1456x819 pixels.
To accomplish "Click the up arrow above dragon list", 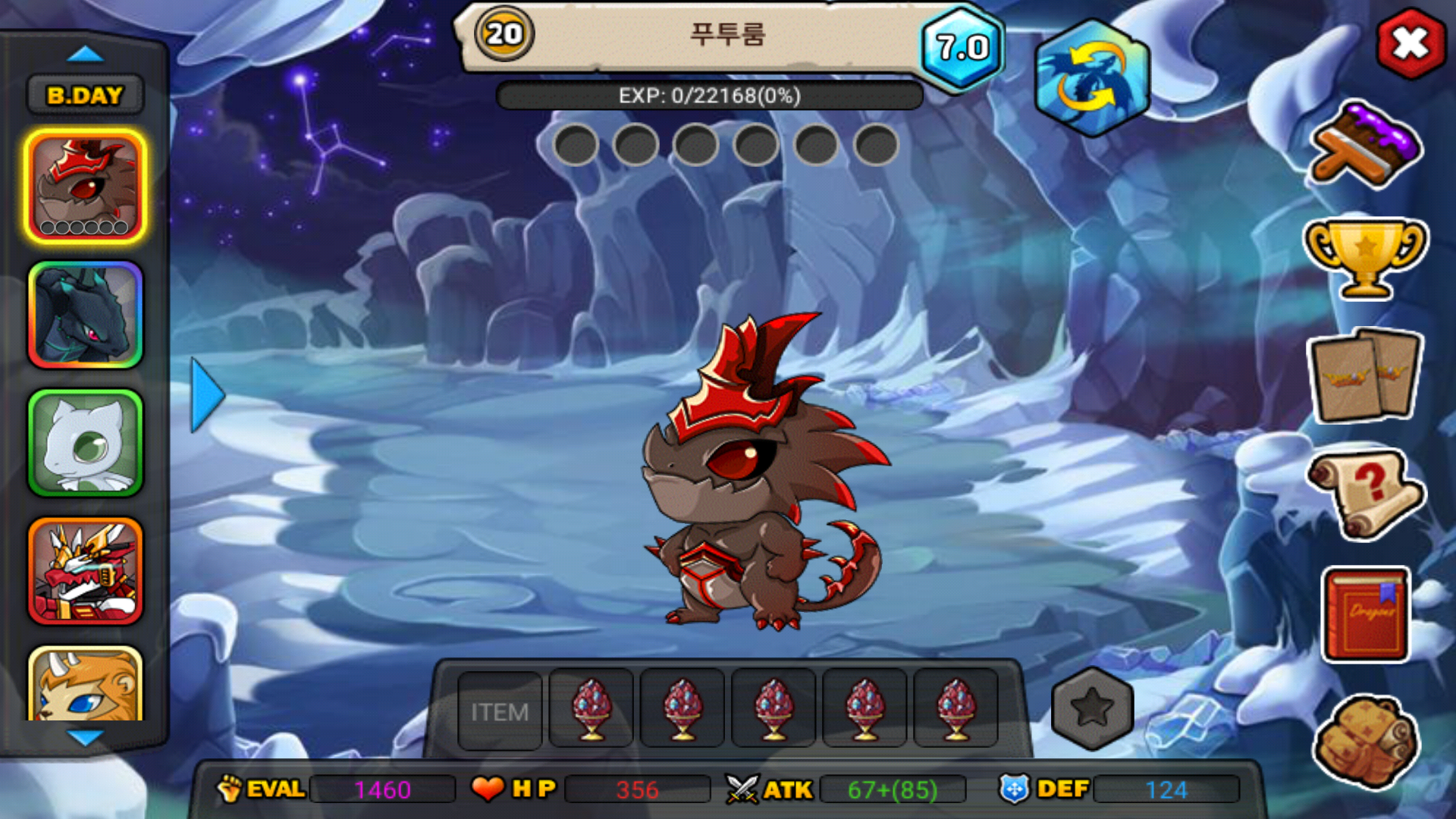I will (85, 54).
